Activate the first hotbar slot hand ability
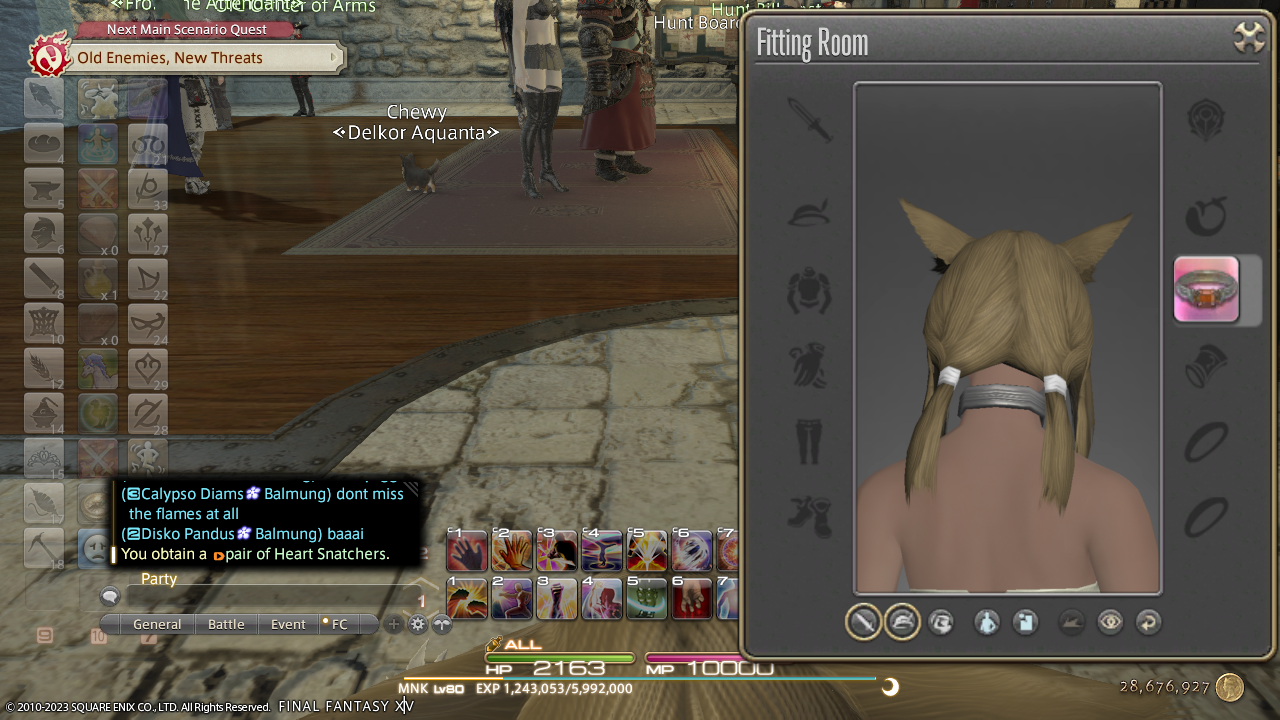1280x720 pixels. [x=467, y=551]
